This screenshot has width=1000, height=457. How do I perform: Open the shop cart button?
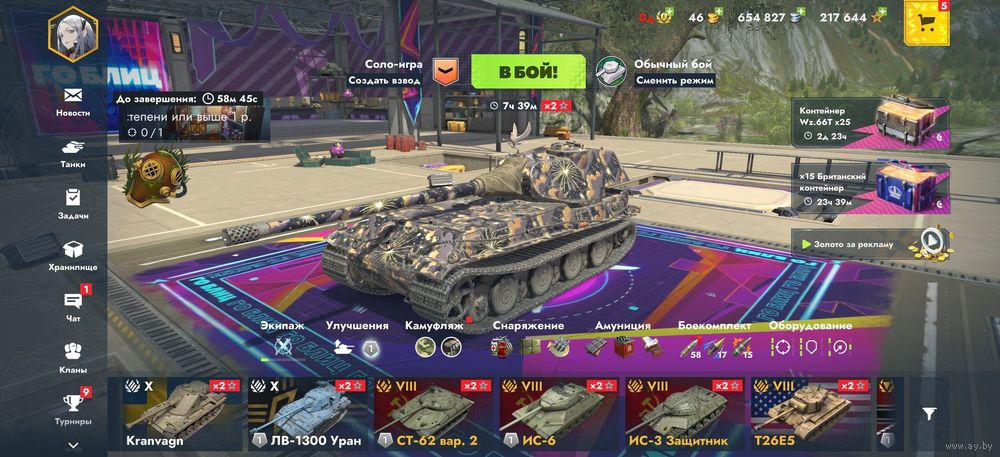click(926, 23)
